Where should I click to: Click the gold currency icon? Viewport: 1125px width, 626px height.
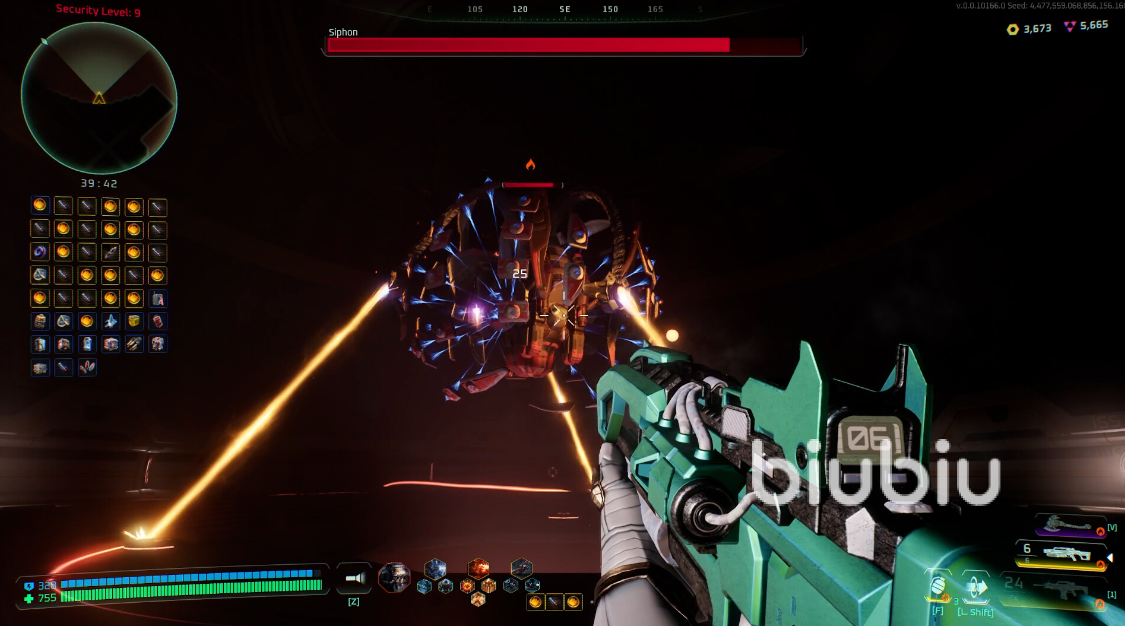[1012, 29]
